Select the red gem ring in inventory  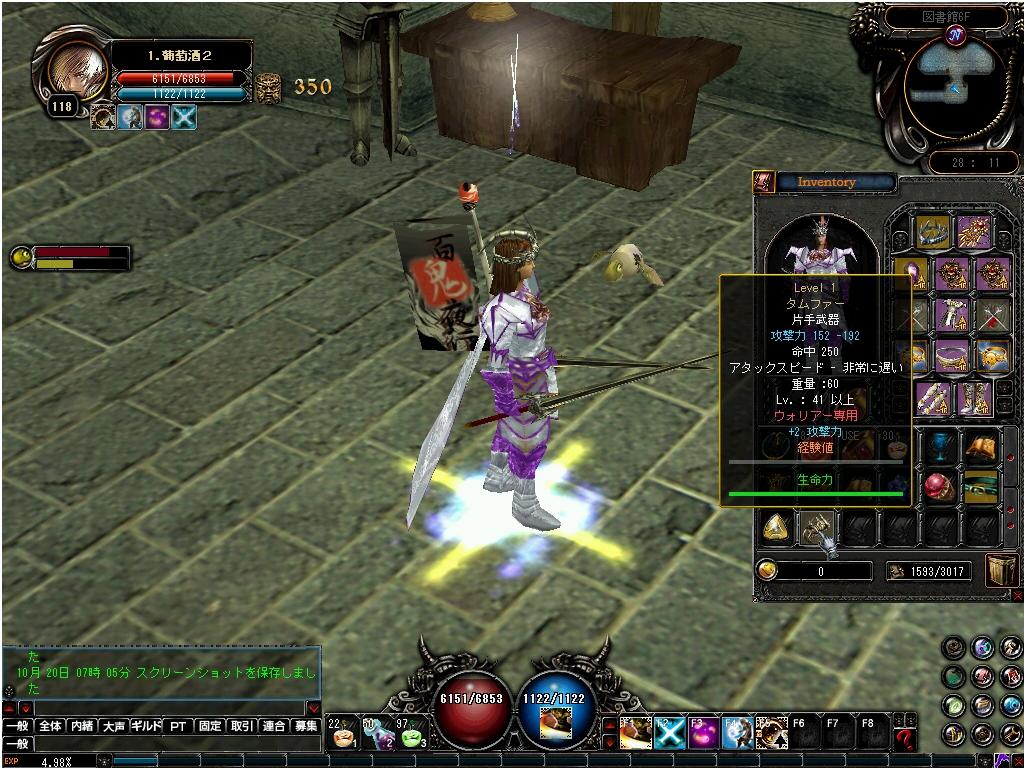tap(938, 487)
